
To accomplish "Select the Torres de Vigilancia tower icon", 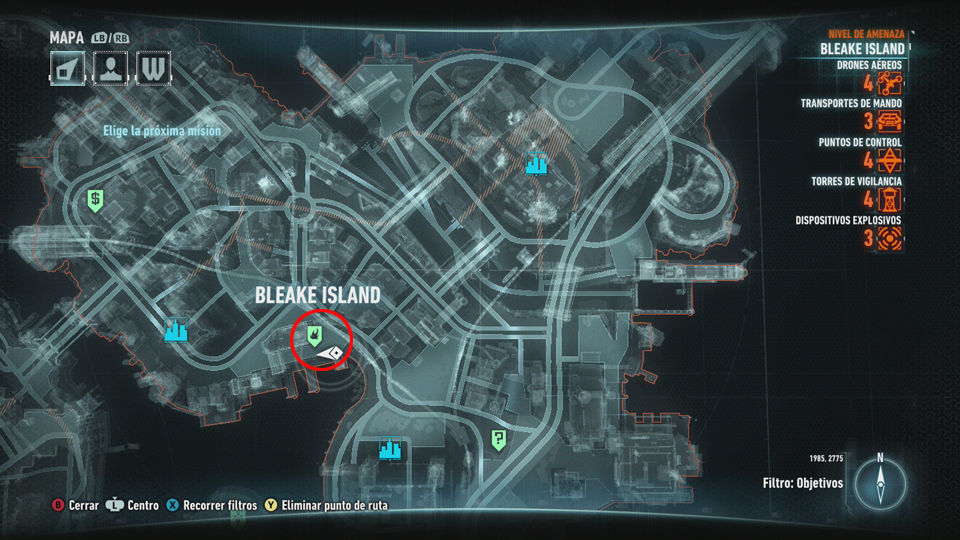I will [890, 199].
